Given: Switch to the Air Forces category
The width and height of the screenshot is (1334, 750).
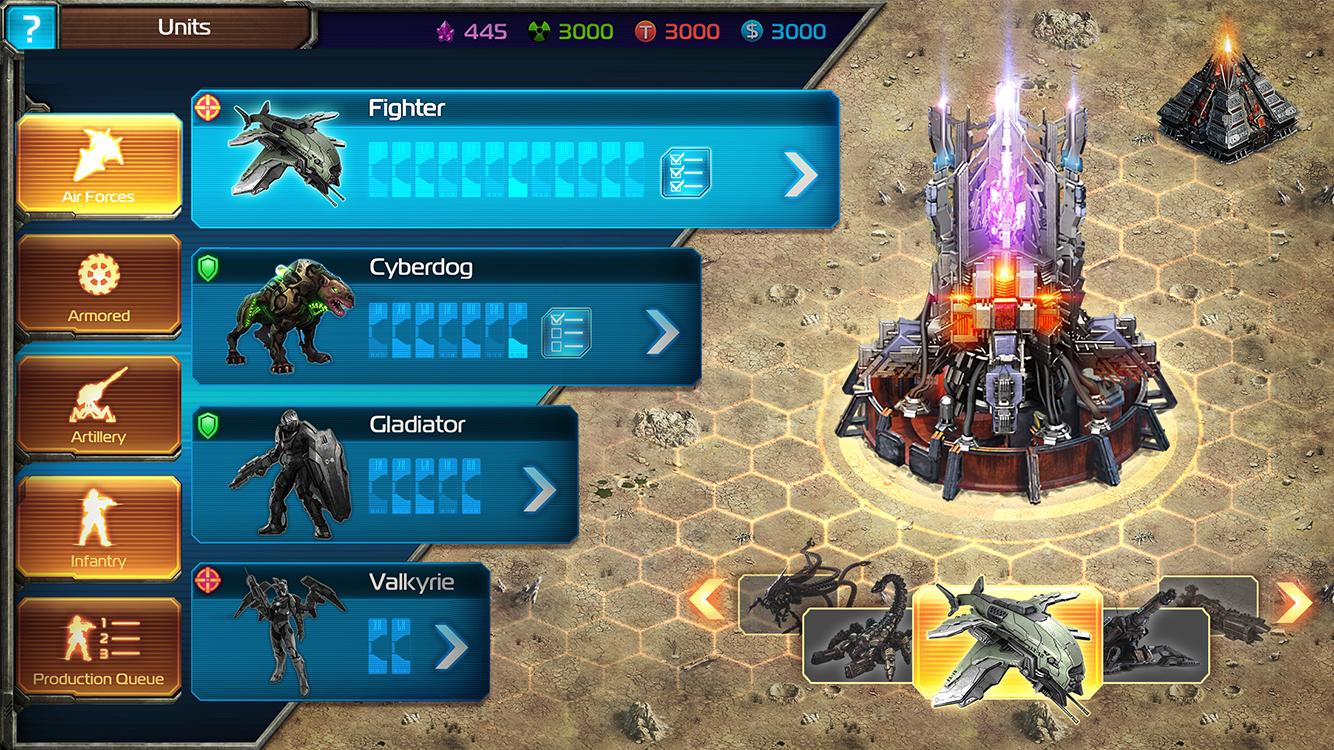Looking at the screenshot, I should (x=98, y=165).
